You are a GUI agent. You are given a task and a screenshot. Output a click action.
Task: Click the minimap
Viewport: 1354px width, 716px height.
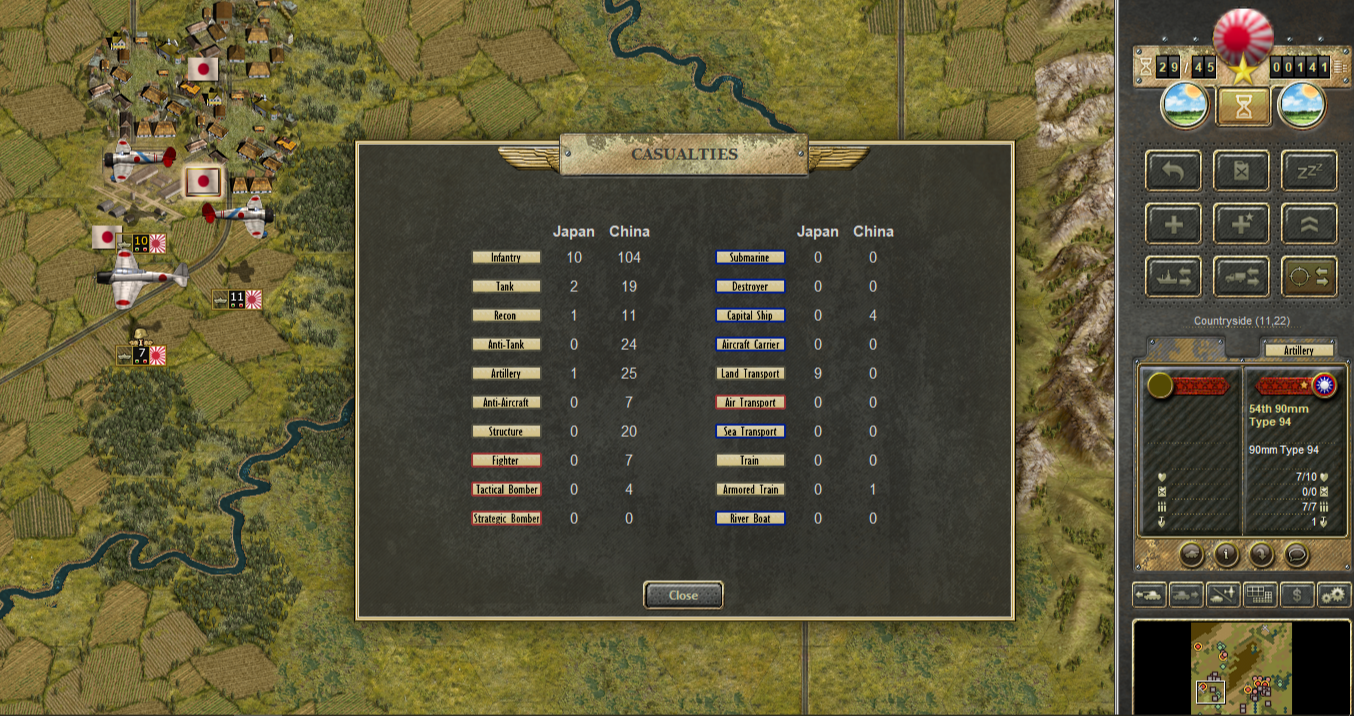click(1241, 664)
